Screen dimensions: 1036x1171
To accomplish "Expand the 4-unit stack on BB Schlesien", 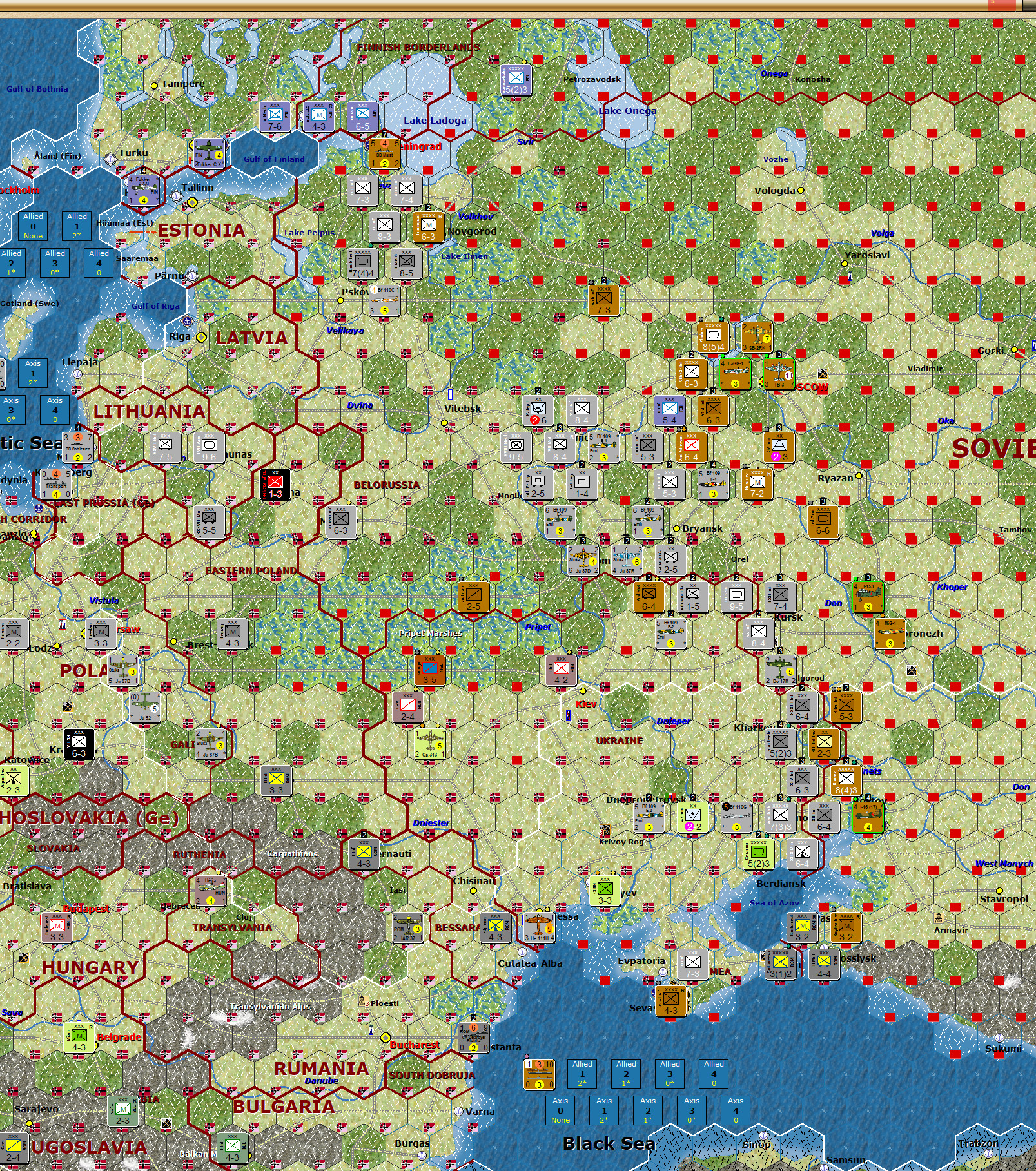I will coord(78,427).
